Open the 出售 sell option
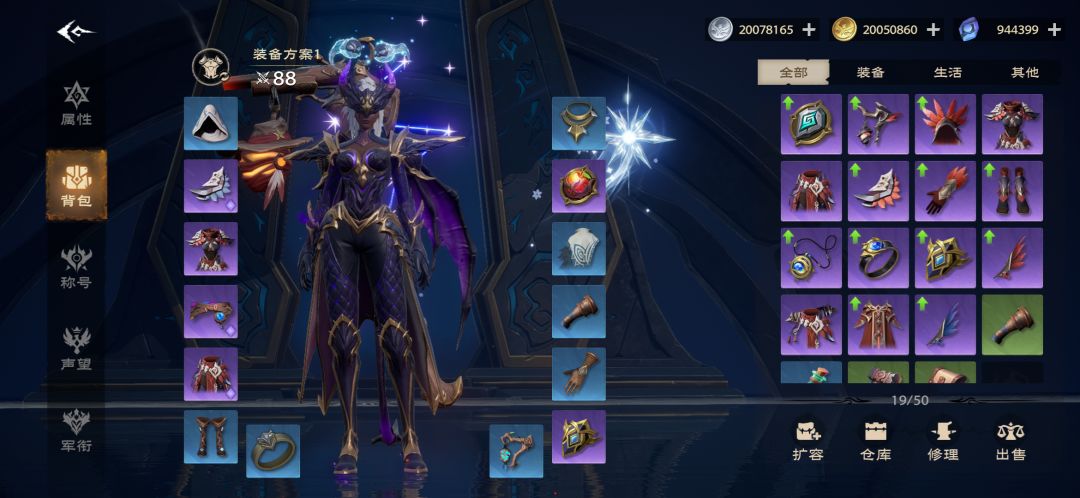 [x=1011, y=441]
